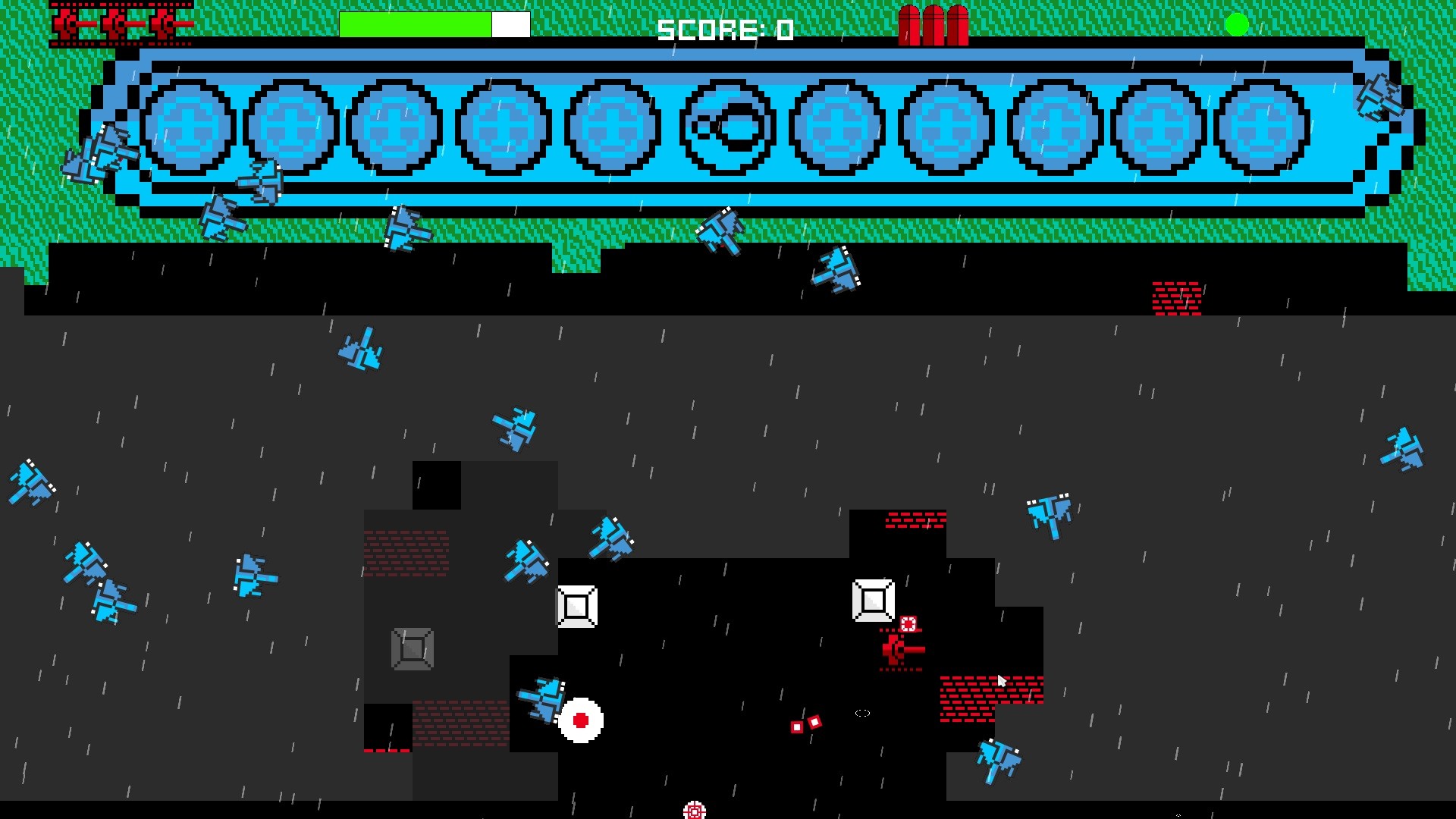Image resolution: width=1456 pixels, height=819 pixels.
Task: Select the red crosshair target at bottom
Action: point(694,811)
